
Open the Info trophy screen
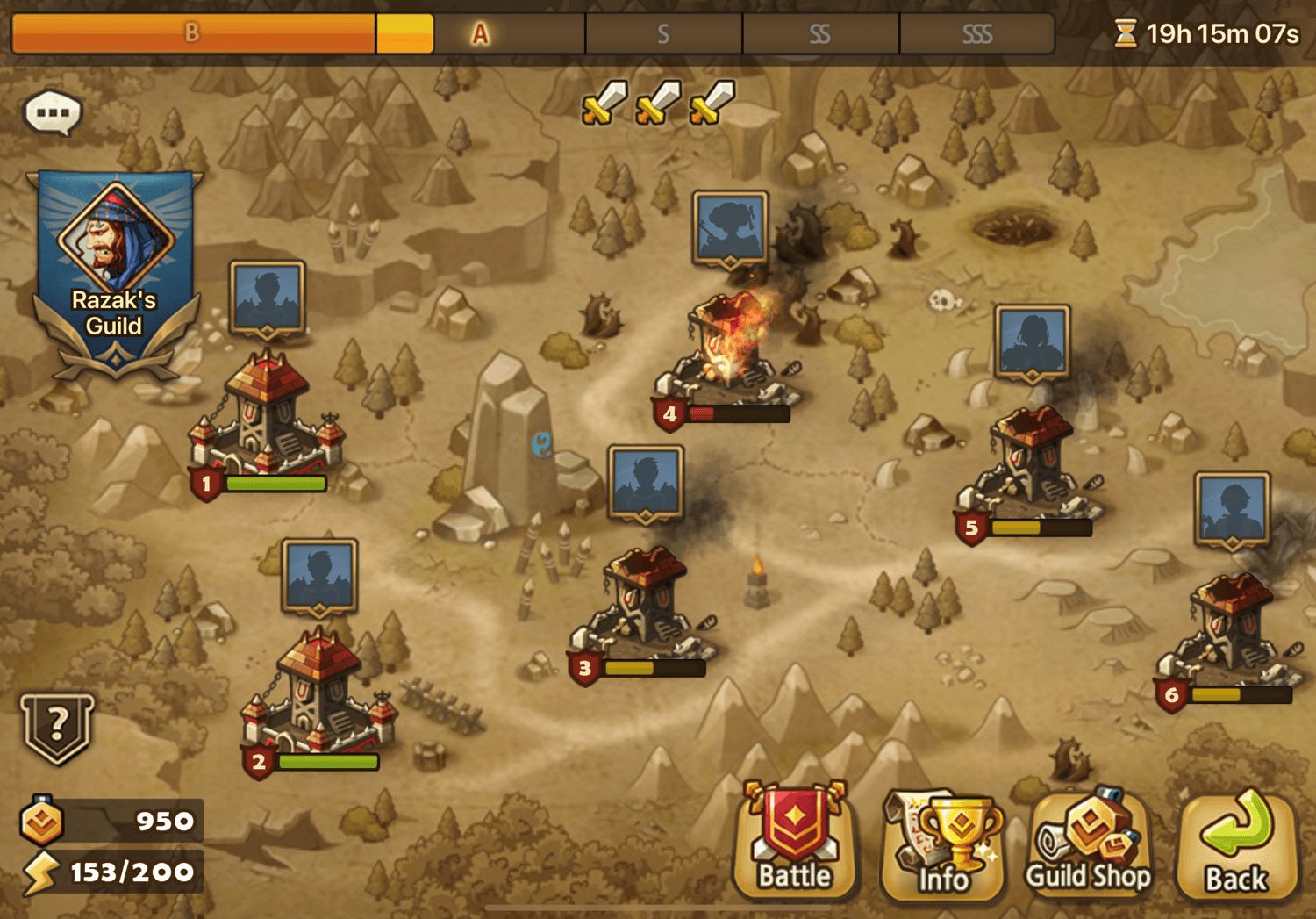[x=943, y=843]
